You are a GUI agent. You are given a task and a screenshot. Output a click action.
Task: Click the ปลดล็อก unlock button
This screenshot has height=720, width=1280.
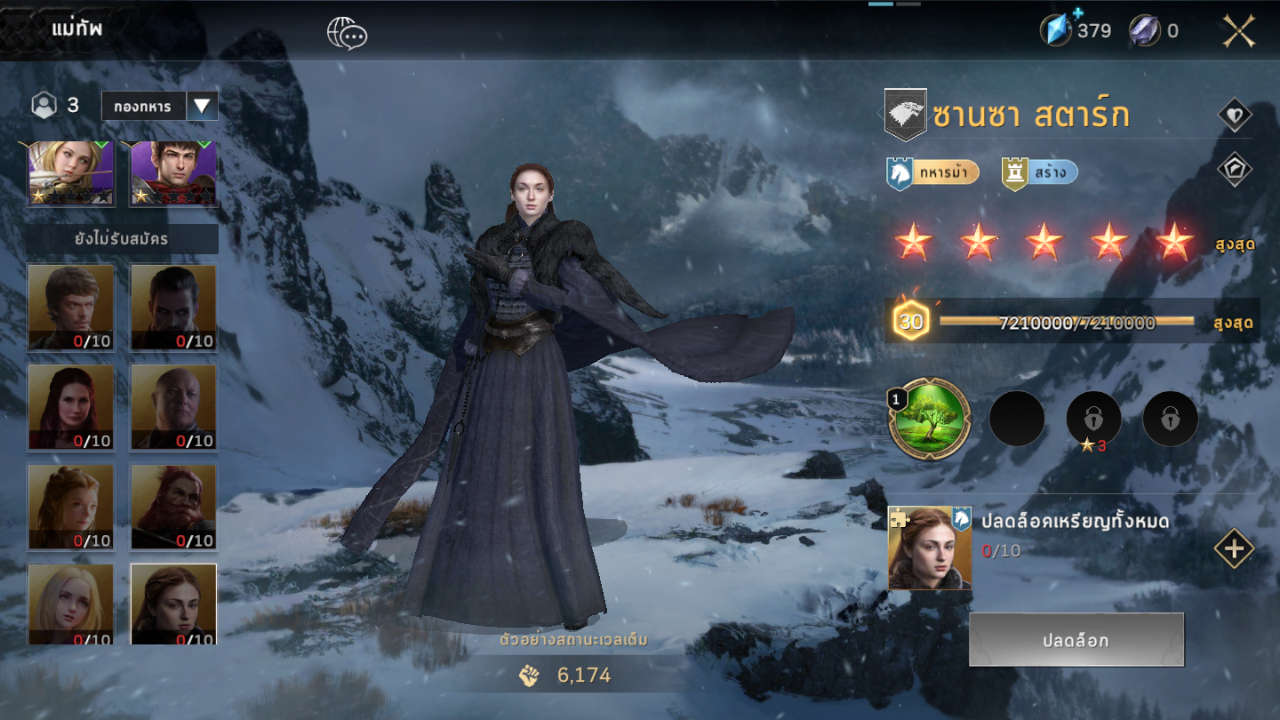click(x=1076, y=640)
